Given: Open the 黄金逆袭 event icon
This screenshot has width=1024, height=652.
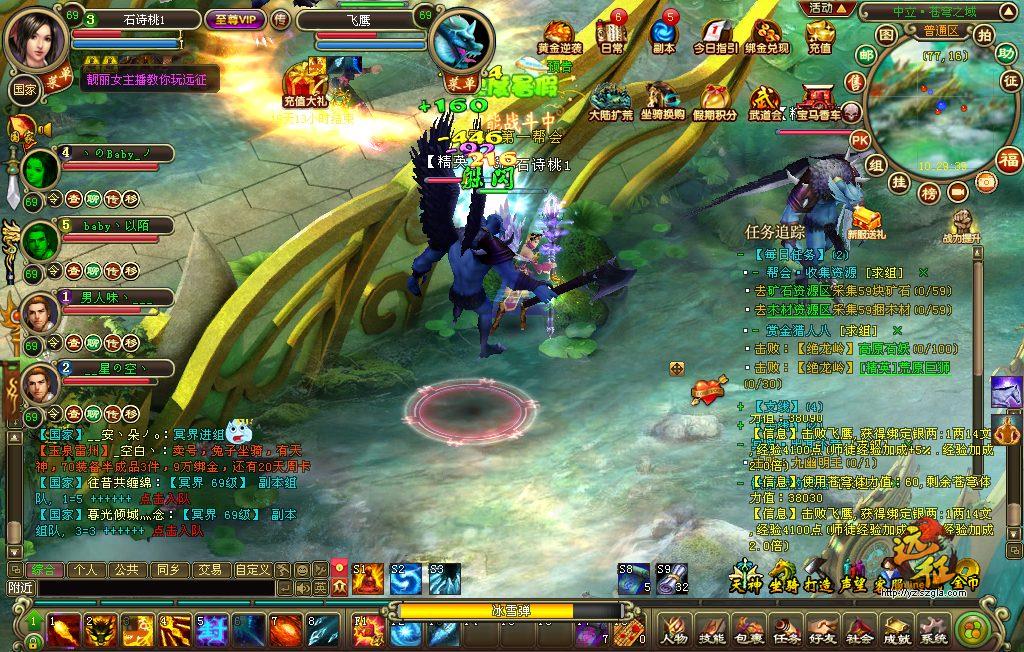Looking at the screenshot, I should point(559,34).
